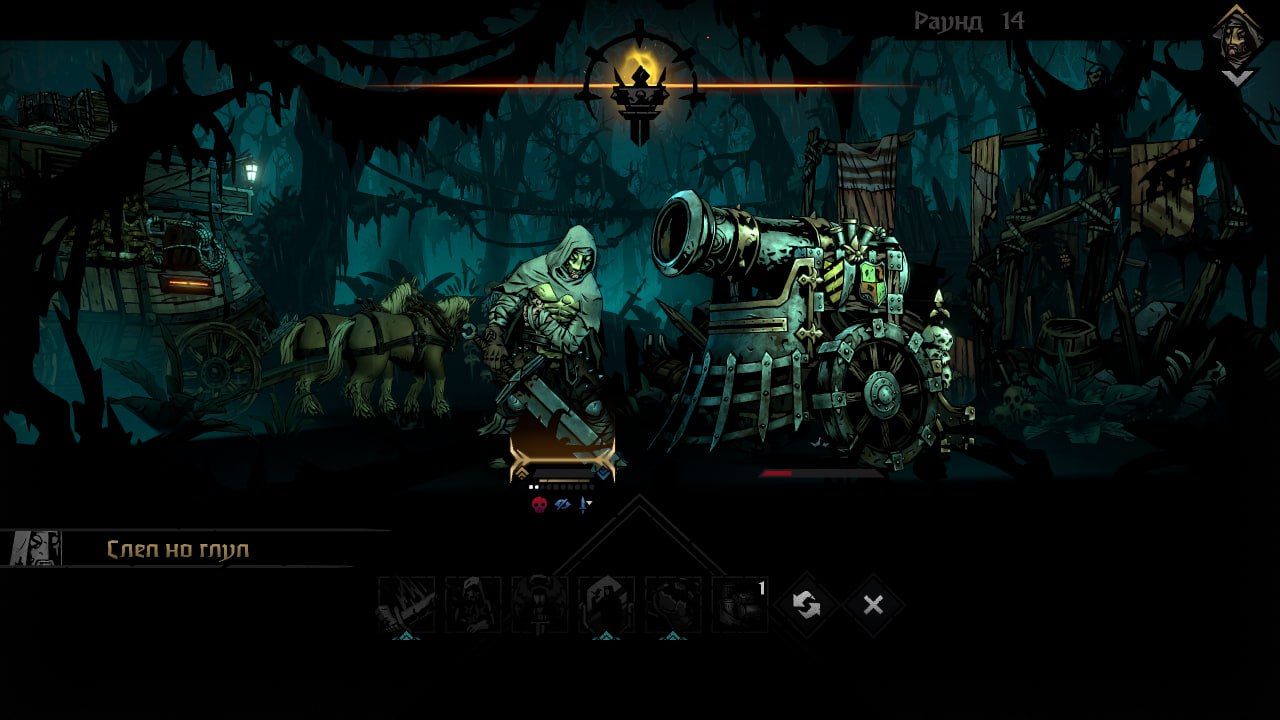The height and width of the screenshot is (720, 1280).
Task: Use the hexagon-framed silhouette skill
Action: tap(606, 604)
